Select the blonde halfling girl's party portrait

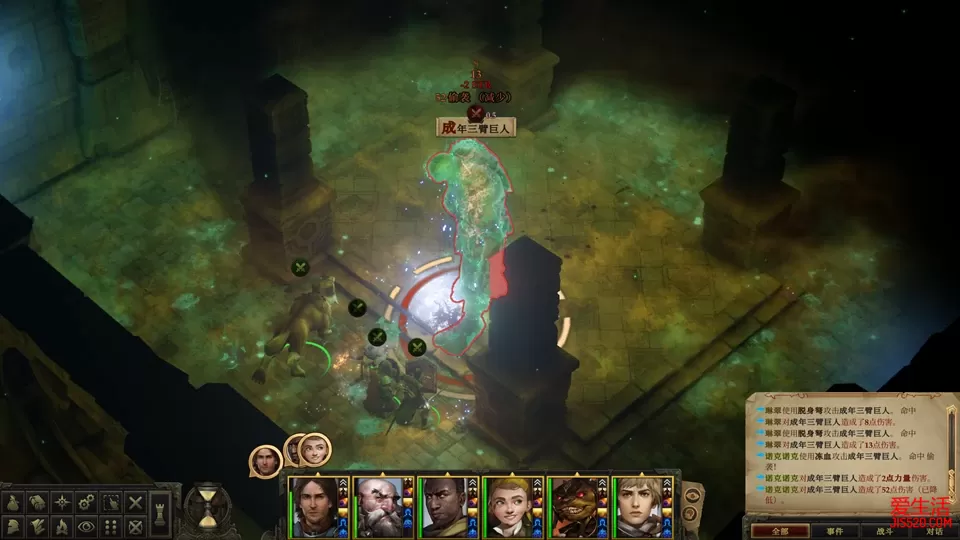tap(510, 503)
